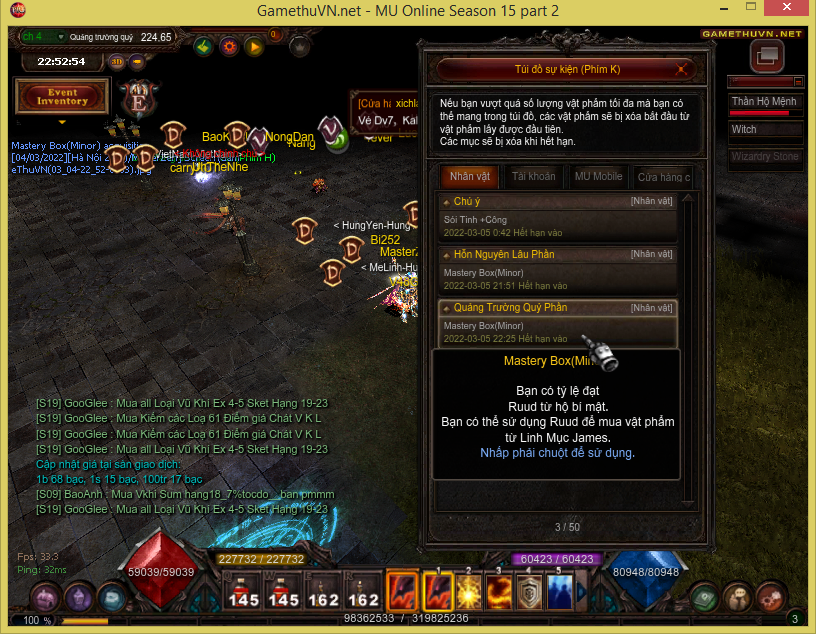
Task: Use the first red potion slot
Action: point(243,591)
